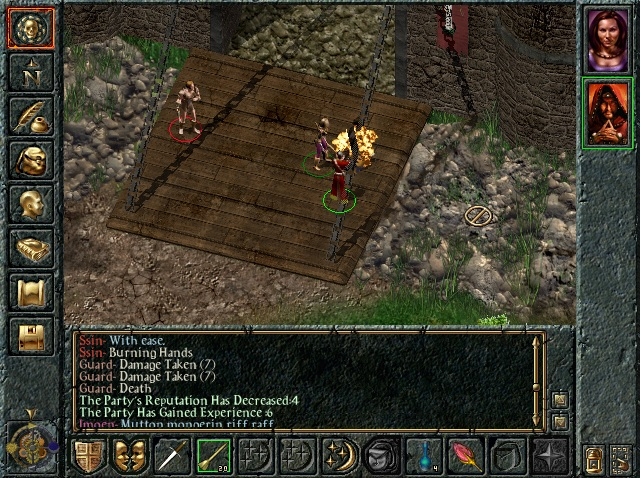
Task: Open the inventory screen with the helmet icon
Action: click(30, 159)
